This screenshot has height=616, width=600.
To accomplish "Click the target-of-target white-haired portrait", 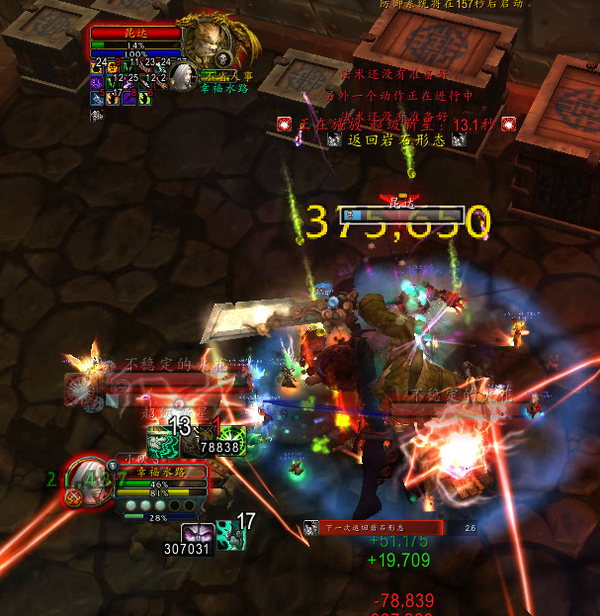I will 184,75.
